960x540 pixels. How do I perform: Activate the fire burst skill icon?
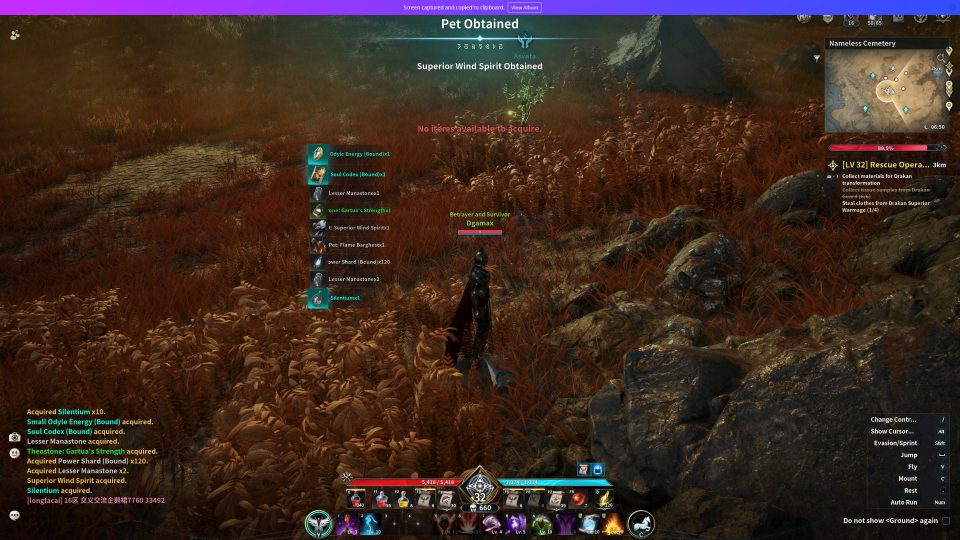612,523
